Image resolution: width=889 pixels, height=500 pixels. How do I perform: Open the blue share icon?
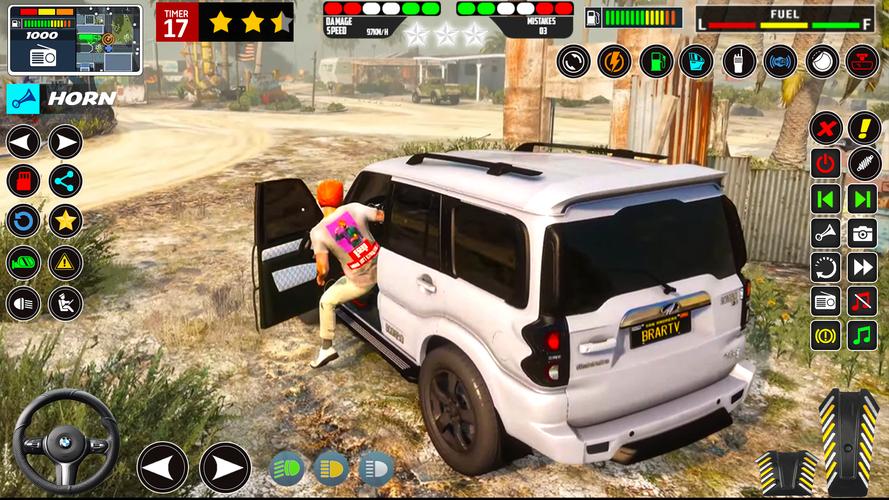coord(66,181)
